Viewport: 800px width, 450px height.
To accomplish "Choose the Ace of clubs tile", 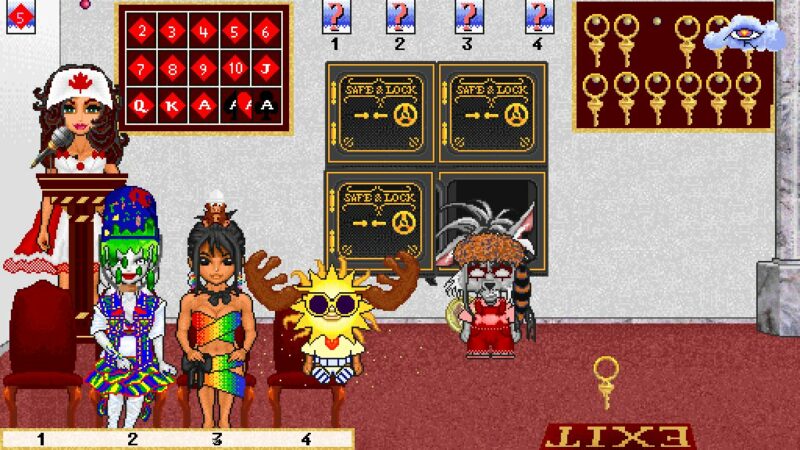I will tap(266, 105).
